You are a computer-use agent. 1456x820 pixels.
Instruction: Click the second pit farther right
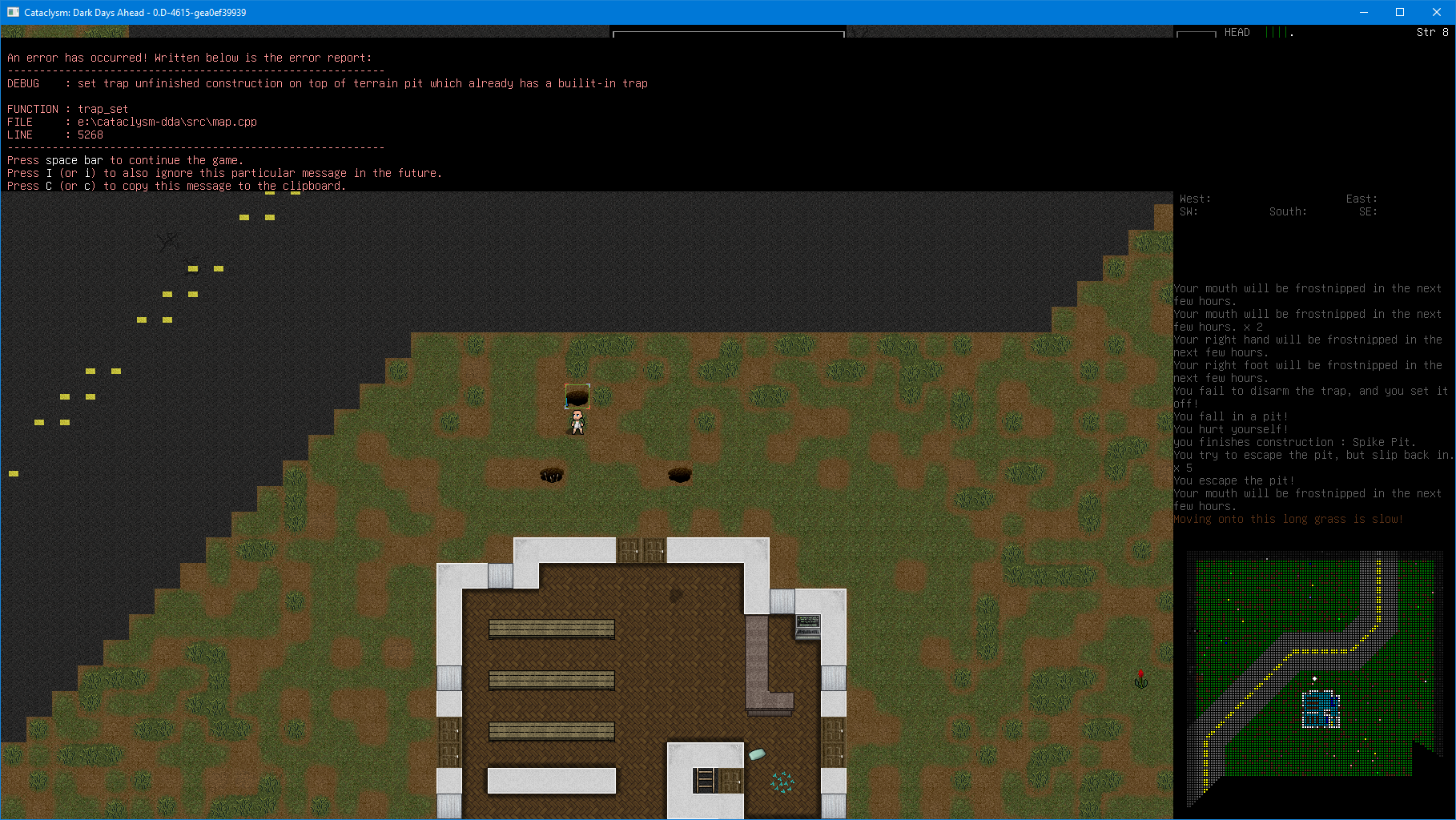click(681, 474)
